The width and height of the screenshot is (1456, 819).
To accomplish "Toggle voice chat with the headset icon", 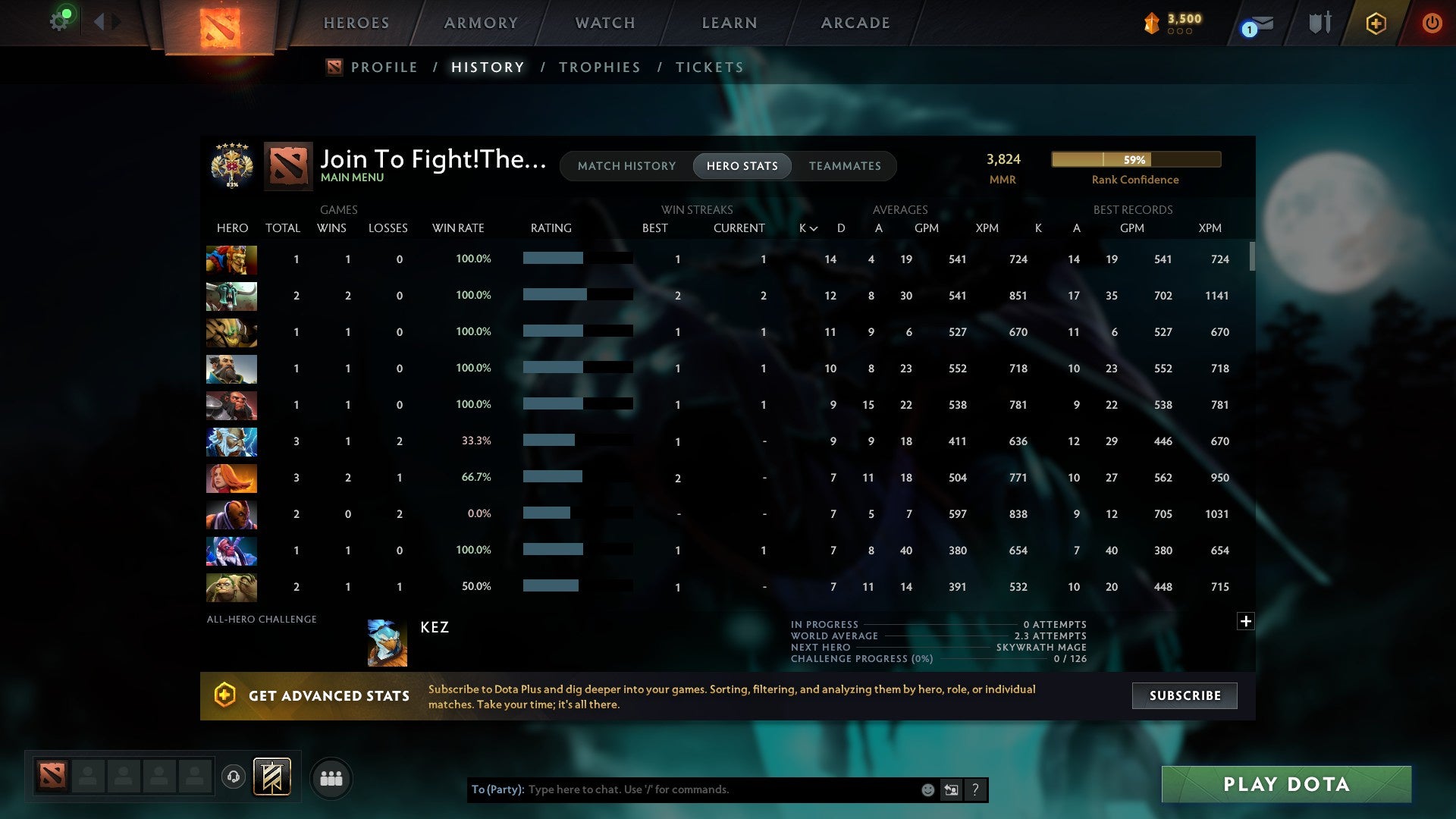I will (234, 777).
